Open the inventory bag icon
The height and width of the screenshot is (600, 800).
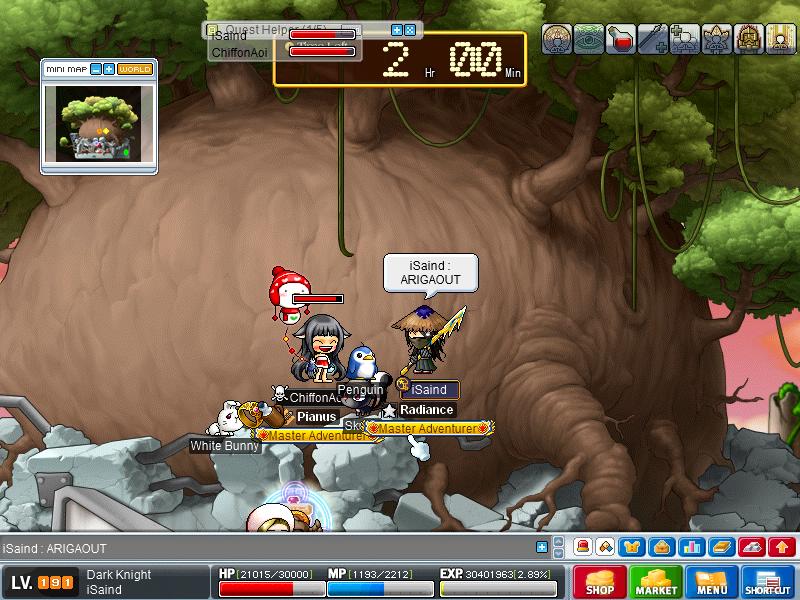[660, 547]
